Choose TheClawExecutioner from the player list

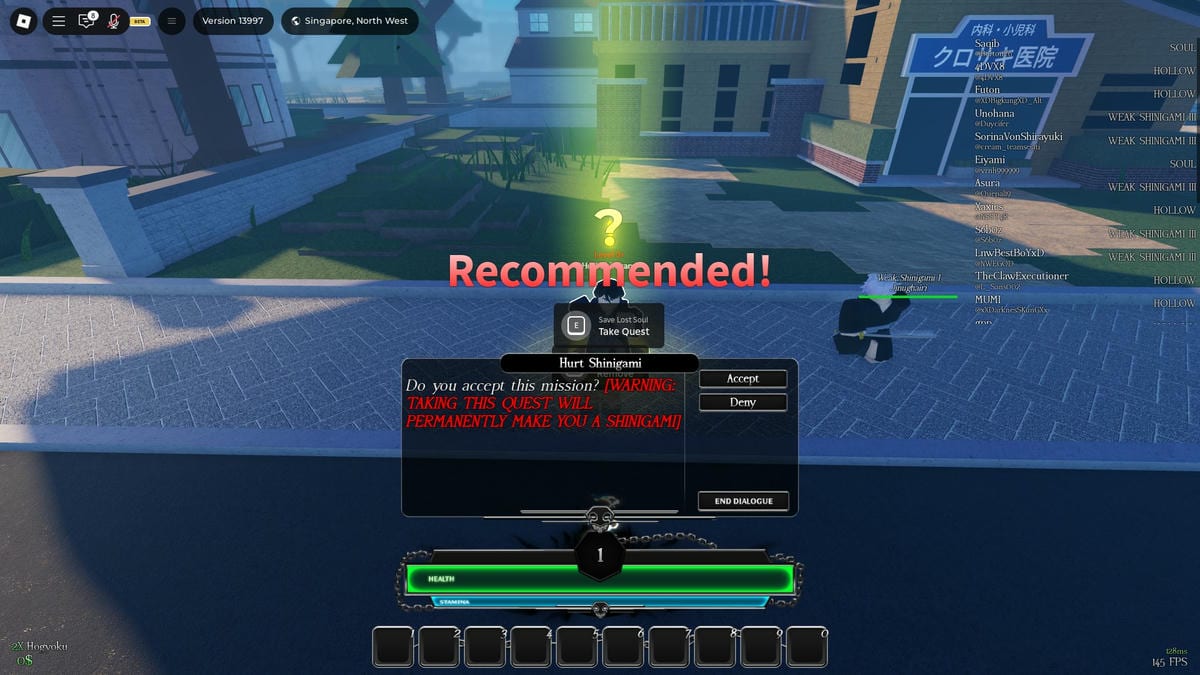1021,276
